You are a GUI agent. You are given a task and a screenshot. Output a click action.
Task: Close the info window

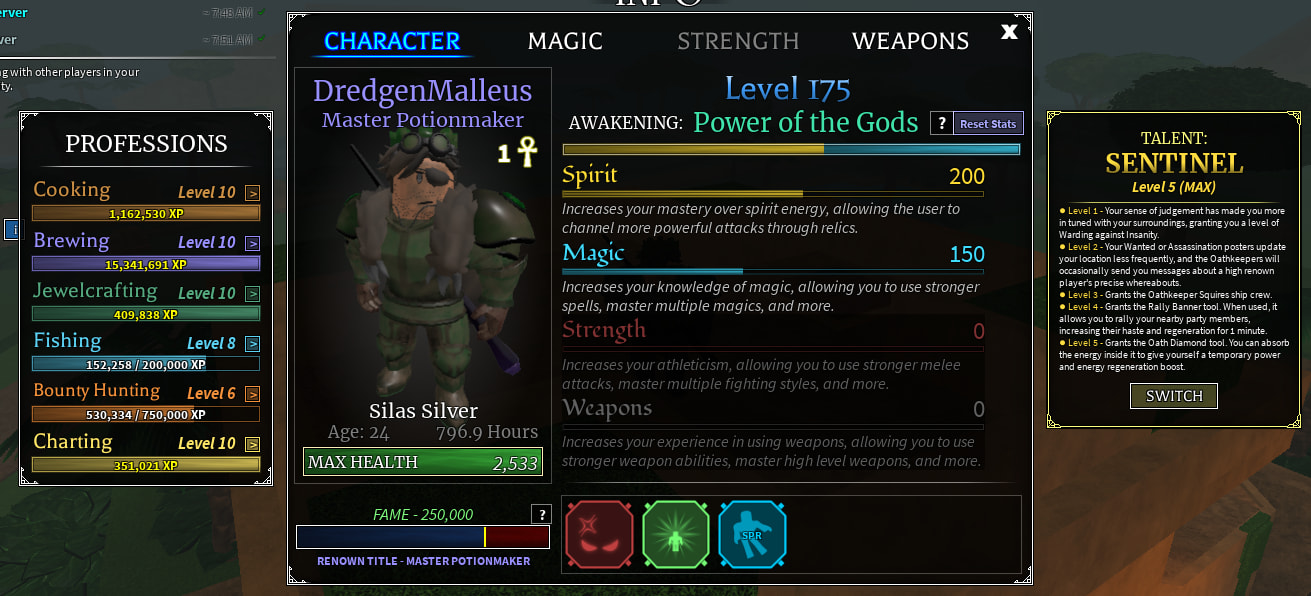(1009, 32)
